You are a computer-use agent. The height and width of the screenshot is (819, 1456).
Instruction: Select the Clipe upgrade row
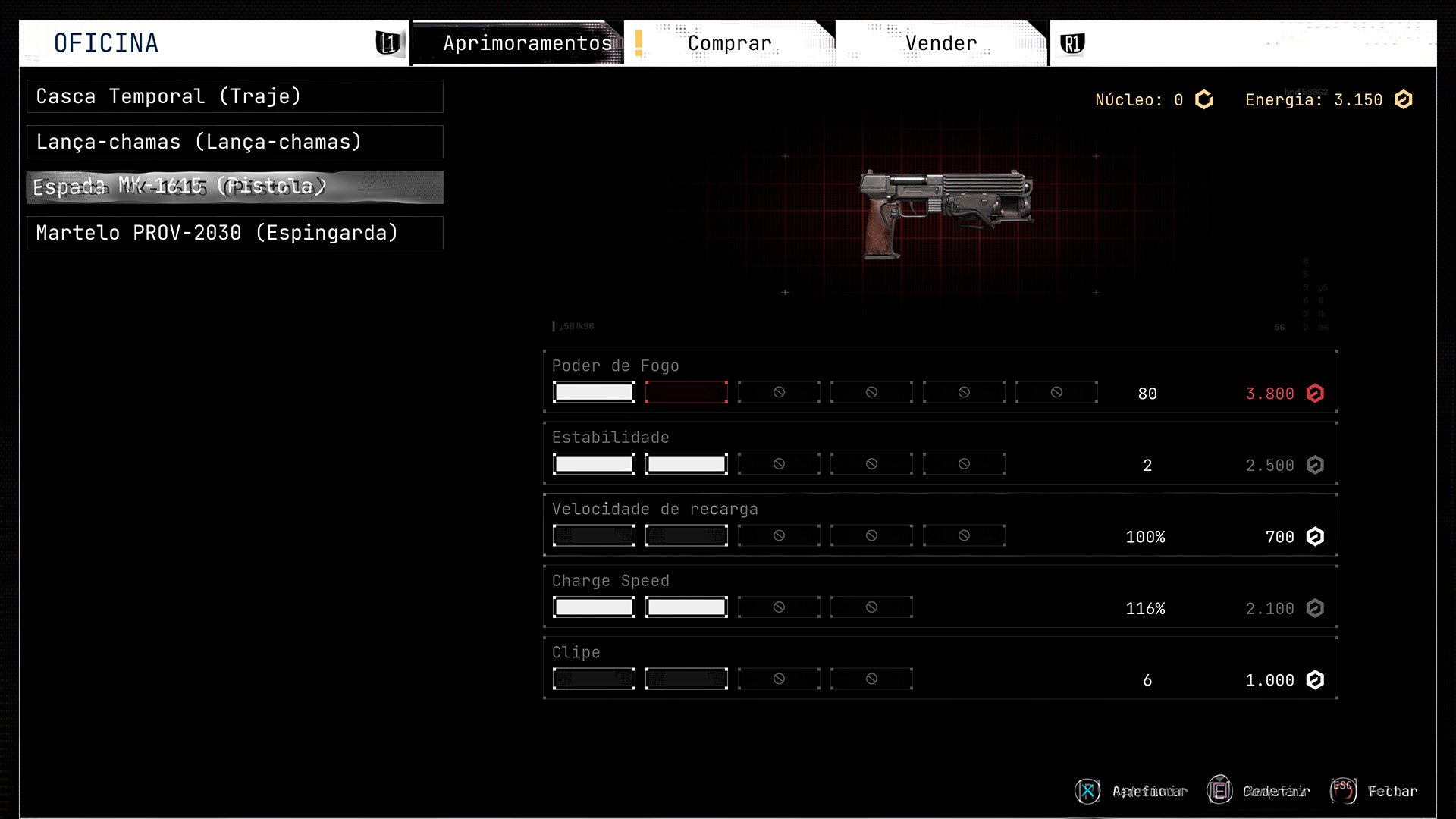click(x=940, y=668)
